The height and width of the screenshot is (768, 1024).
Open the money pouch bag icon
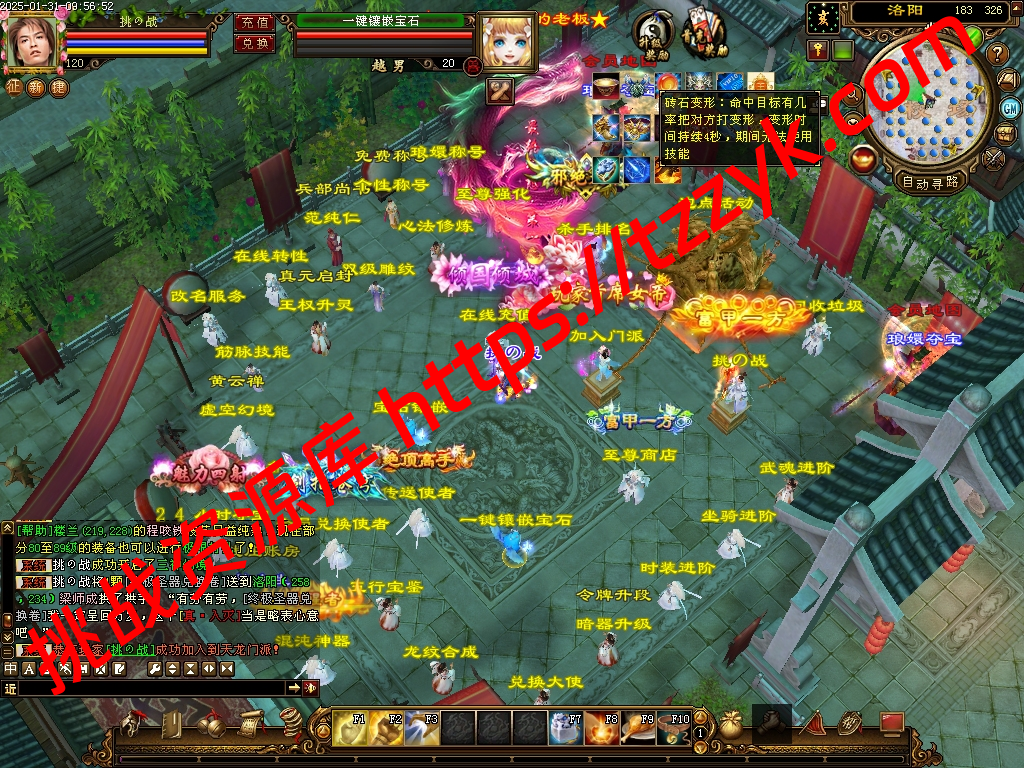point(731,726)
